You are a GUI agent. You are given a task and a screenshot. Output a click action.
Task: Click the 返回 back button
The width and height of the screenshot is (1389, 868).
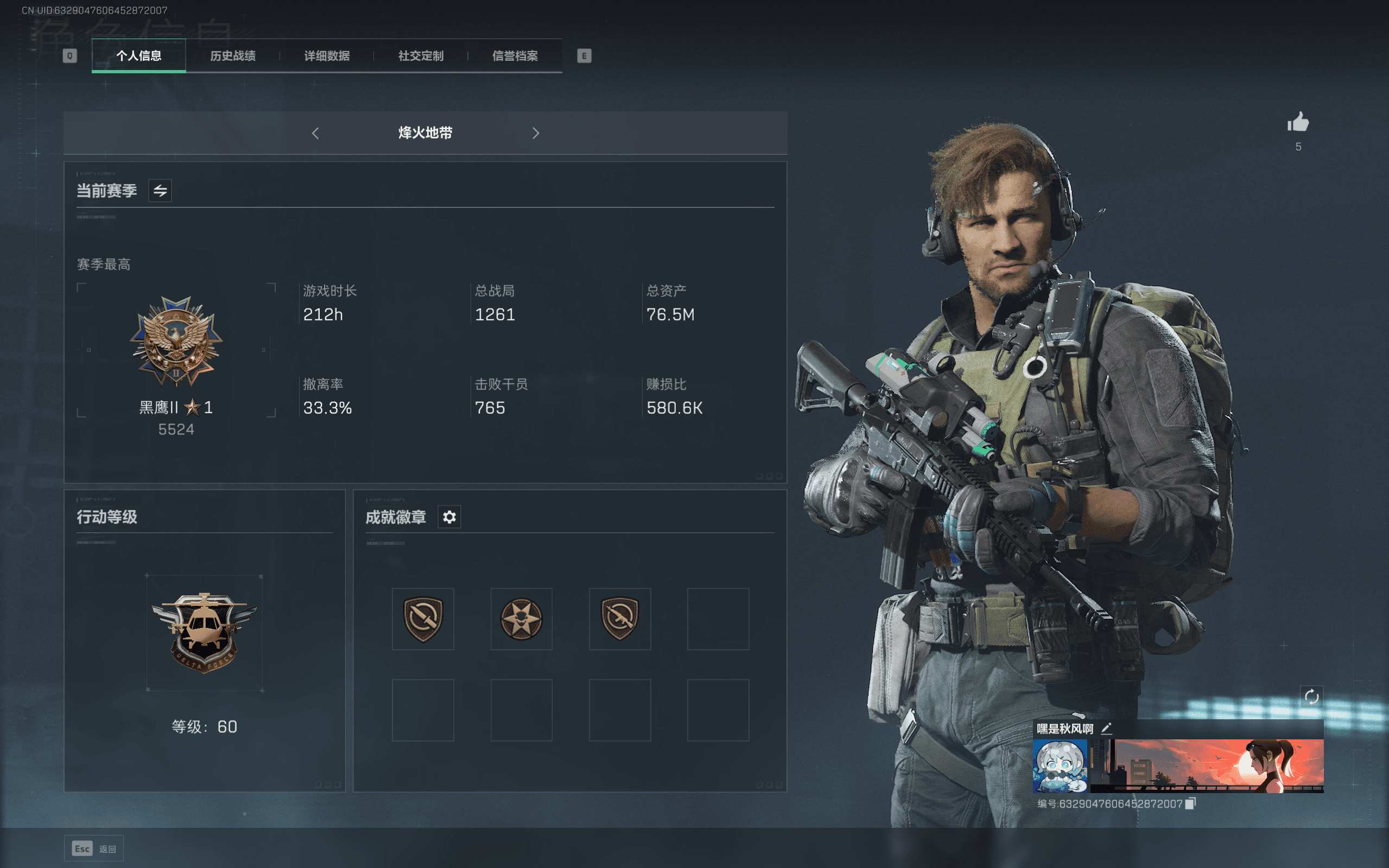tap(94, 848)
